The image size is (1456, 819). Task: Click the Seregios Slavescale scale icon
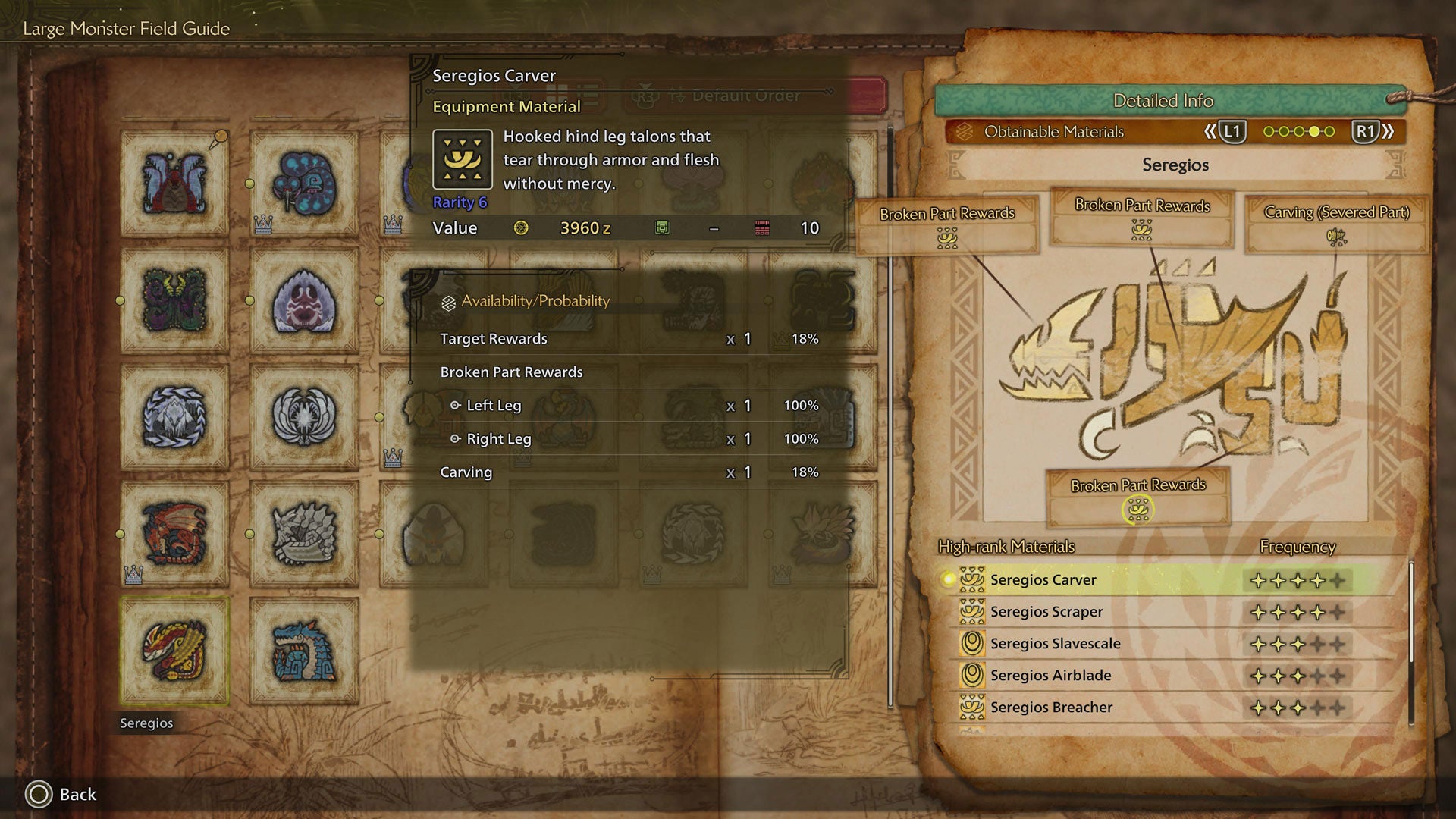click(973, 643)
